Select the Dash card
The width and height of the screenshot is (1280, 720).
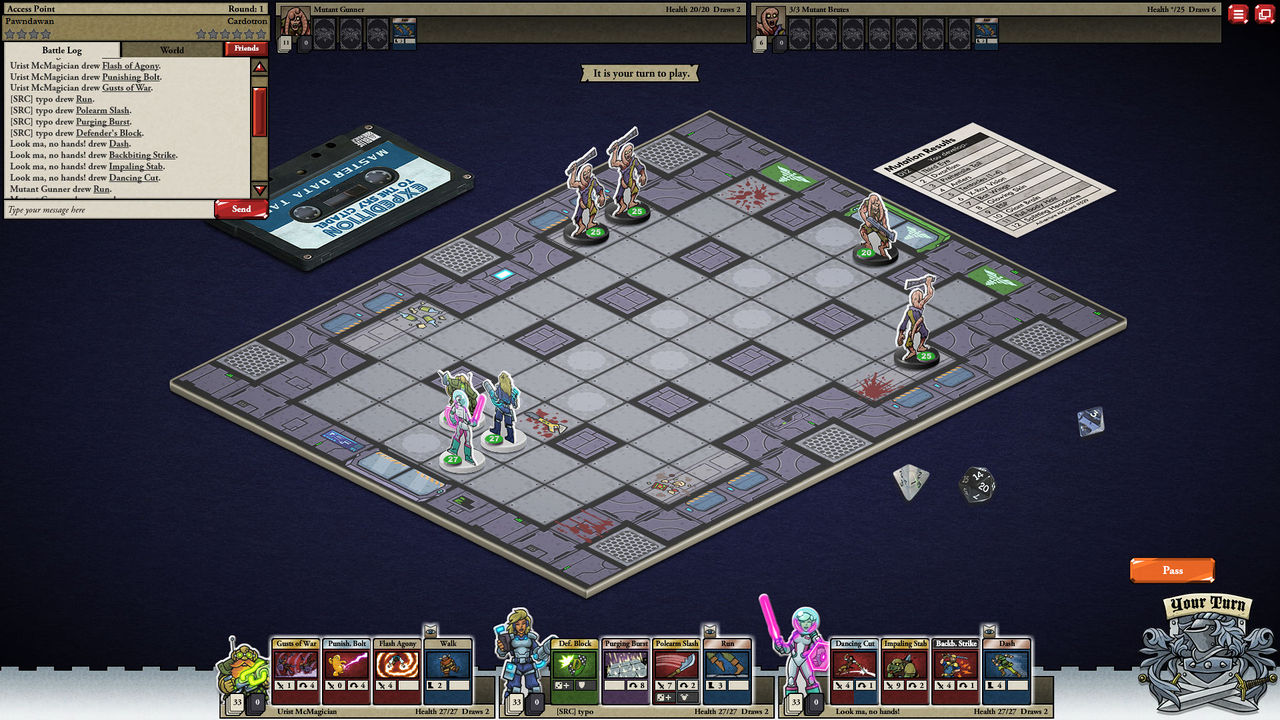(1006, 671)
